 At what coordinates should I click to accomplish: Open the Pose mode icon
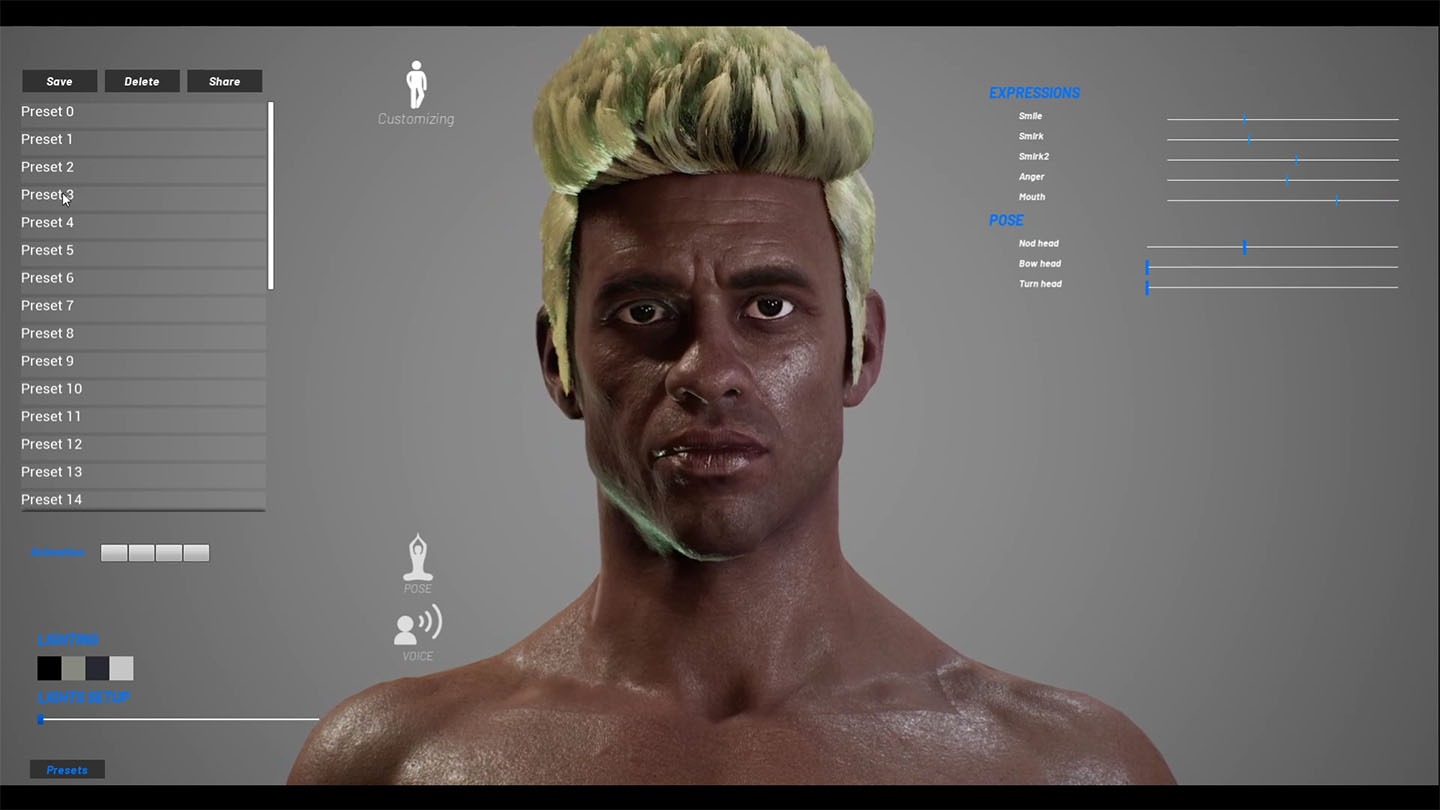tap(417, 559)
